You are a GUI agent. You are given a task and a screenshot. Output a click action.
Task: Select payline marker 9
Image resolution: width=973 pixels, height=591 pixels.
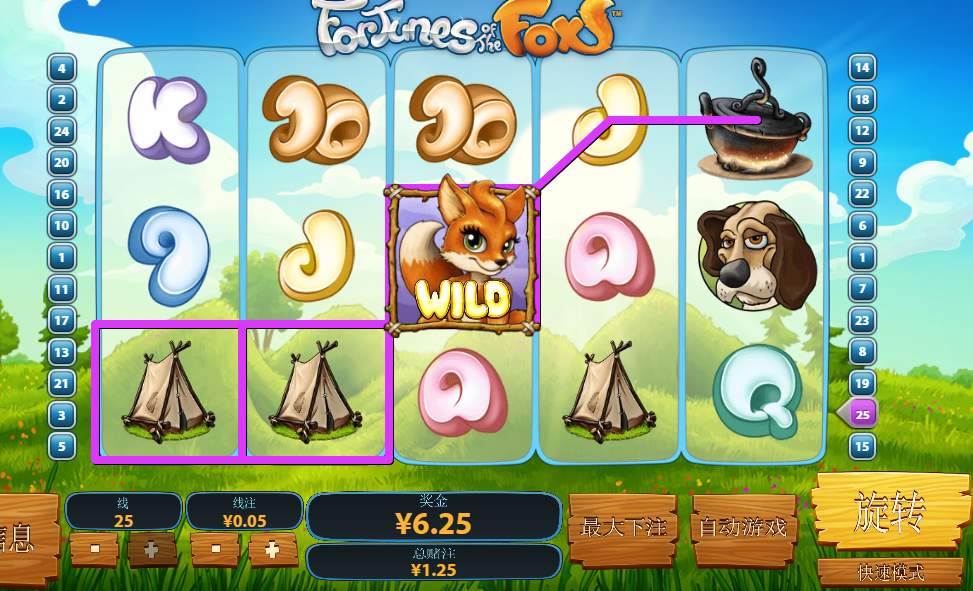[x=862, y=163]
